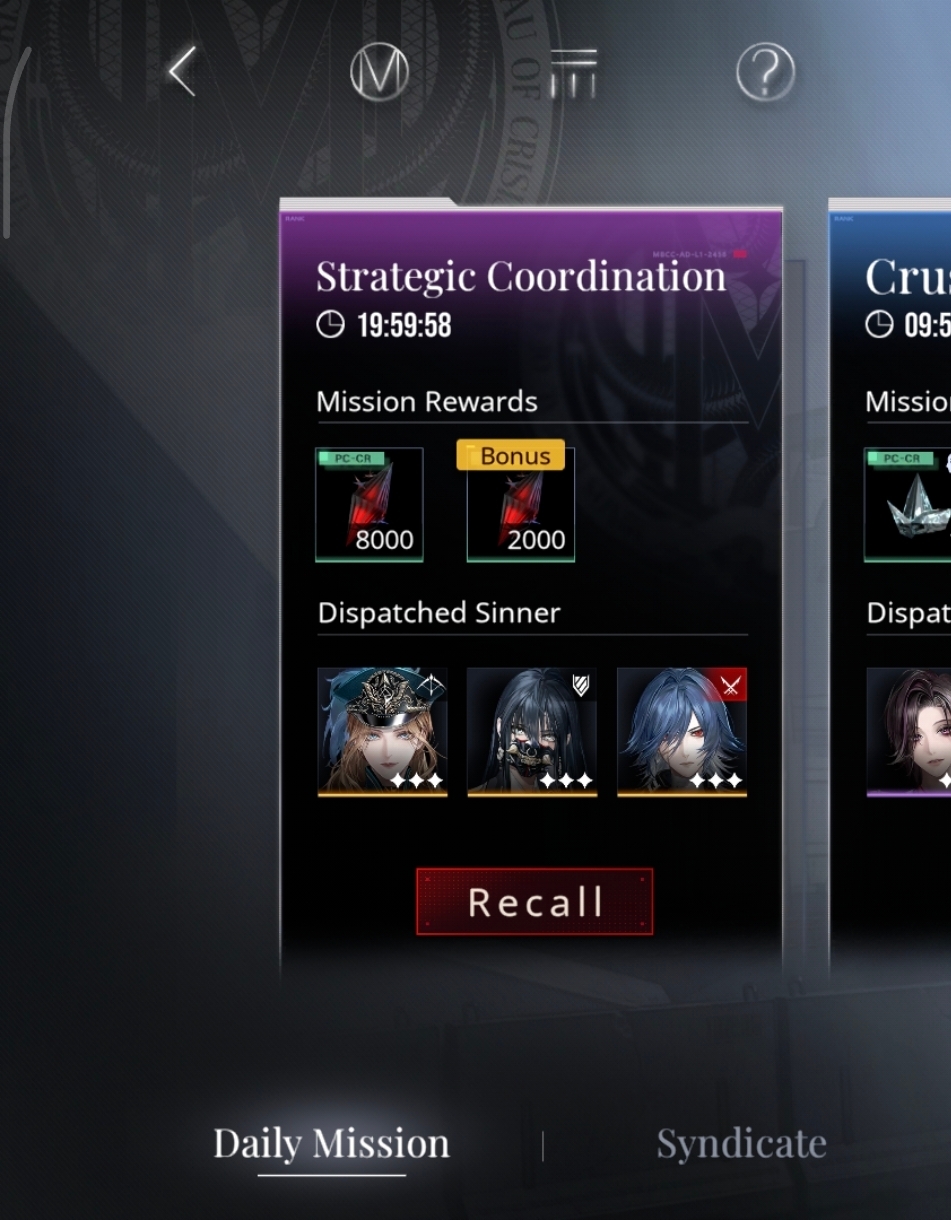Inspect the 2000 Bonus reward item
Screen dimensions: 951x1220
520,505
